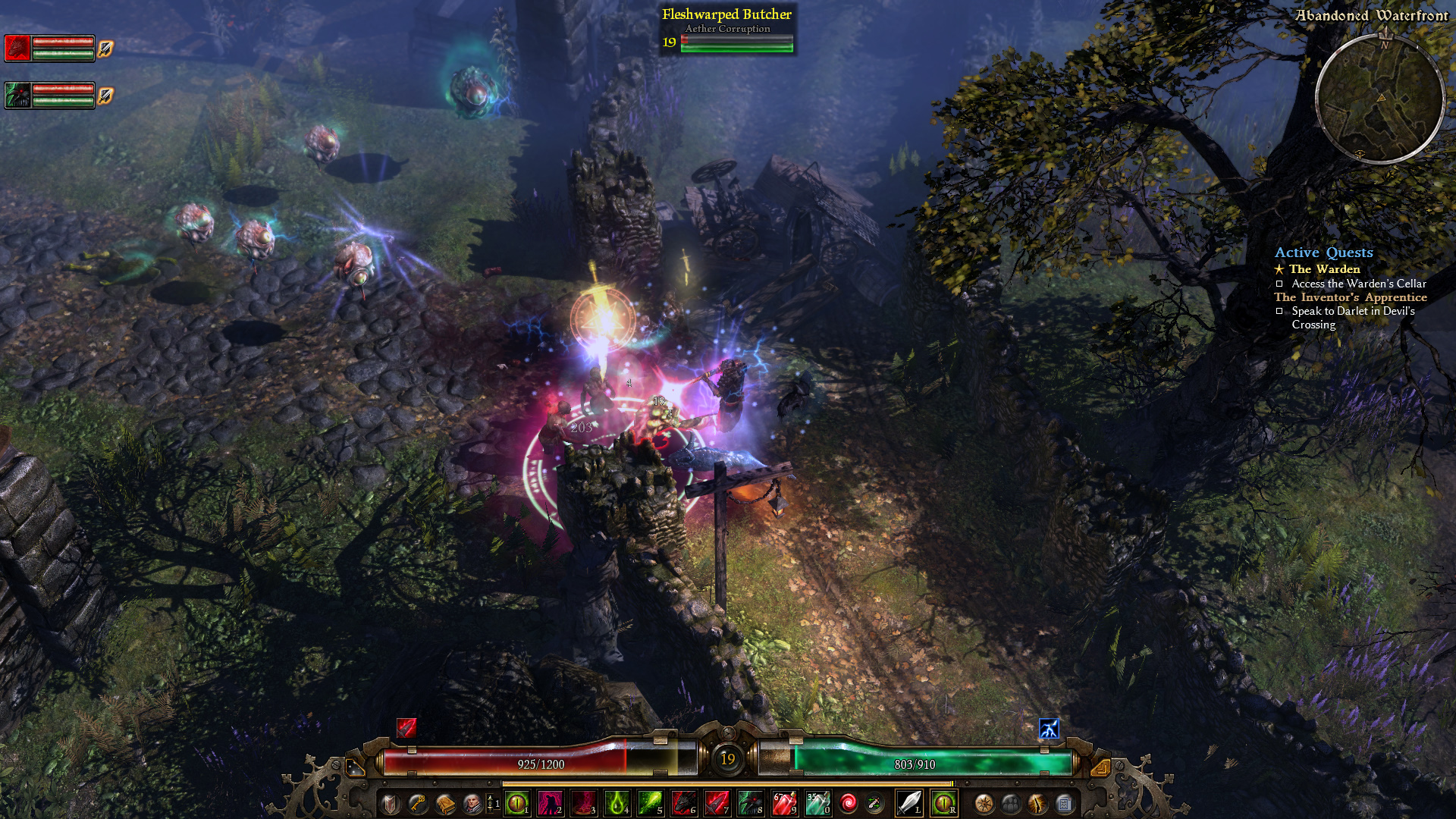Use the red swirl portal button
The height and width of the screenshot is (819, 1456).
pos(849,803)
